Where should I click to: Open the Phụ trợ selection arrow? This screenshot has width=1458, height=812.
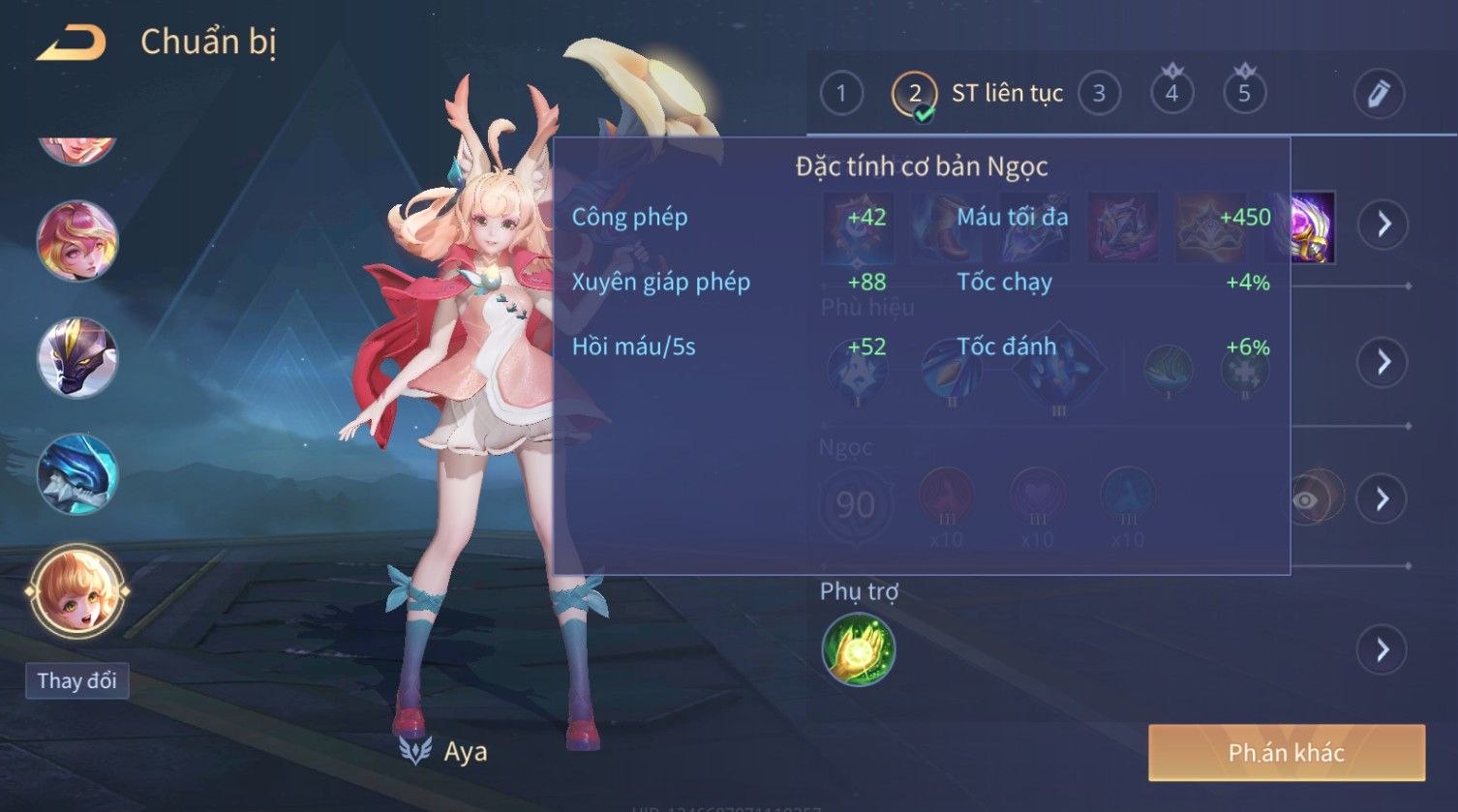1382,649
